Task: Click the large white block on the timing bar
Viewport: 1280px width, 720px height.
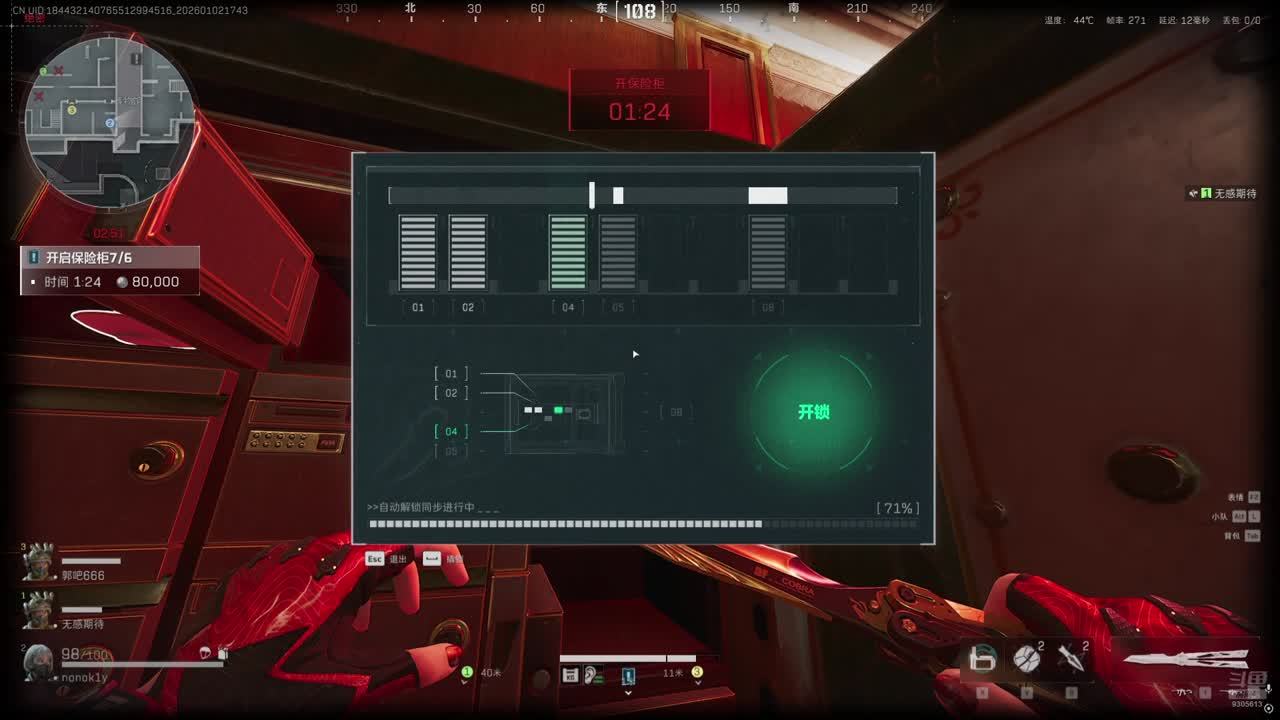Action: coord(768,196)
